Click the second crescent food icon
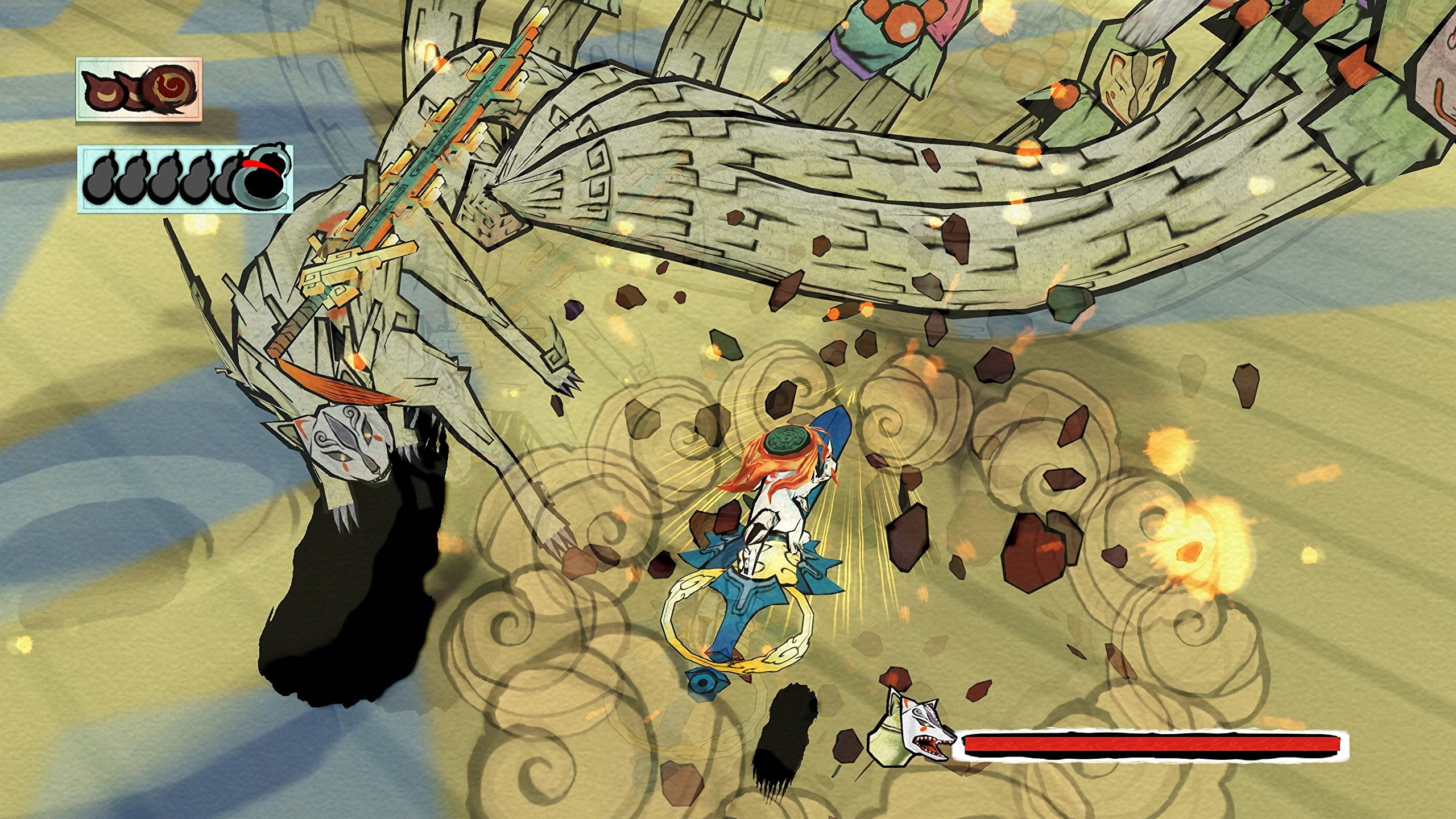Image resolution: width=1456 pixels, height=819 pixels. pos(131,89)
